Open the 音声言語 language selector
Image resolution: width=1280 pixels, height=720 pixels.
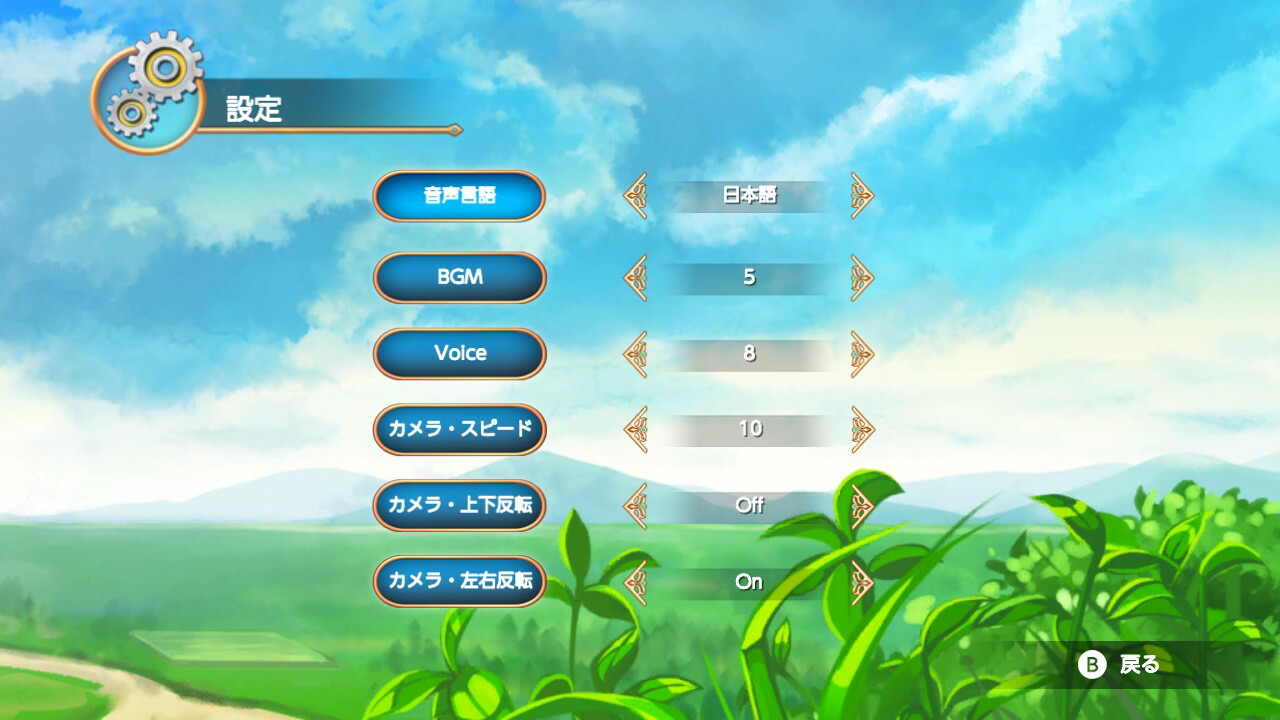click(458, 196)
